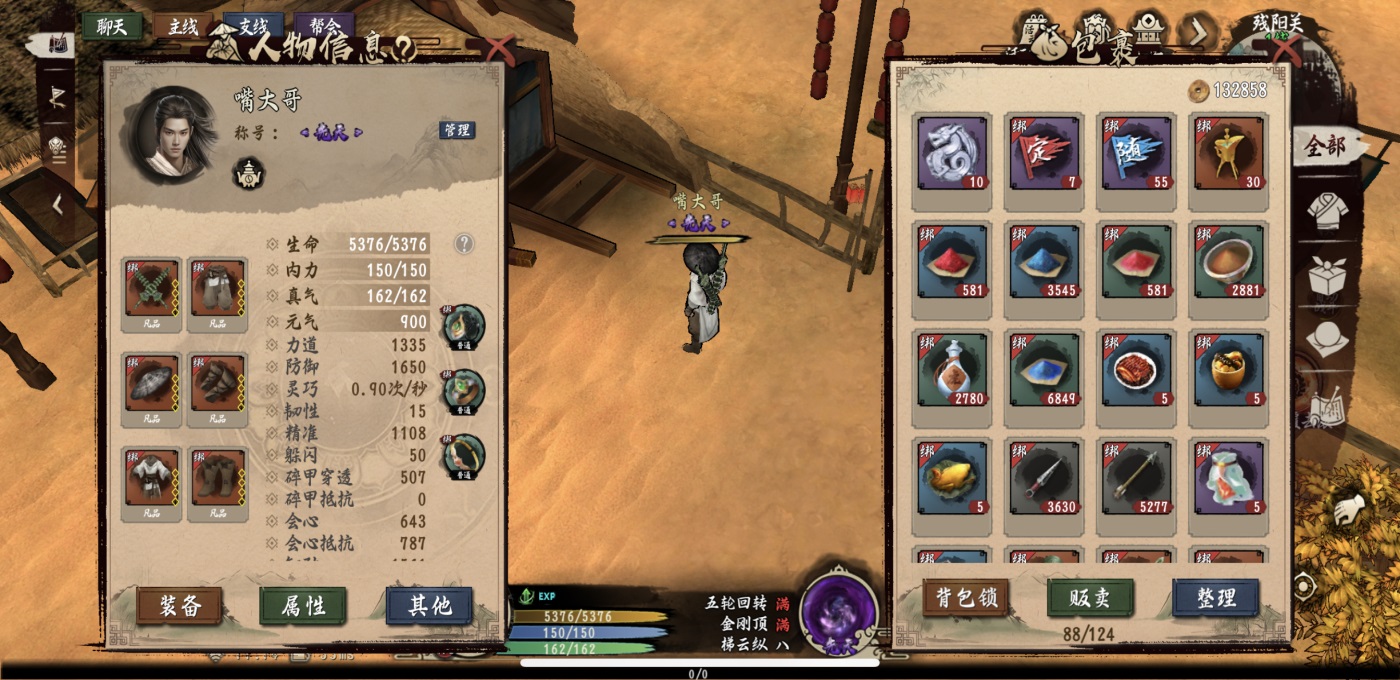Open the 其他 other info view
This screenshot has height=680, width=1400.
click(x=429, y=605)
